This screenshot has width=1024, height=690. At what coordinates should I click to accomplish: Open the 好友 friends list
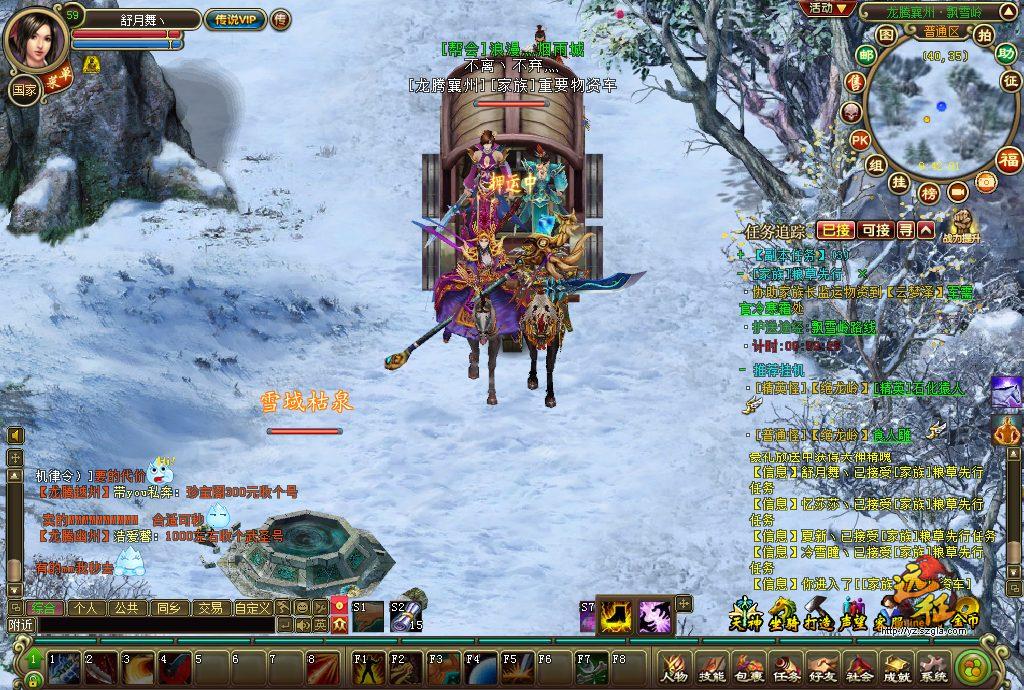click(822, 667)
